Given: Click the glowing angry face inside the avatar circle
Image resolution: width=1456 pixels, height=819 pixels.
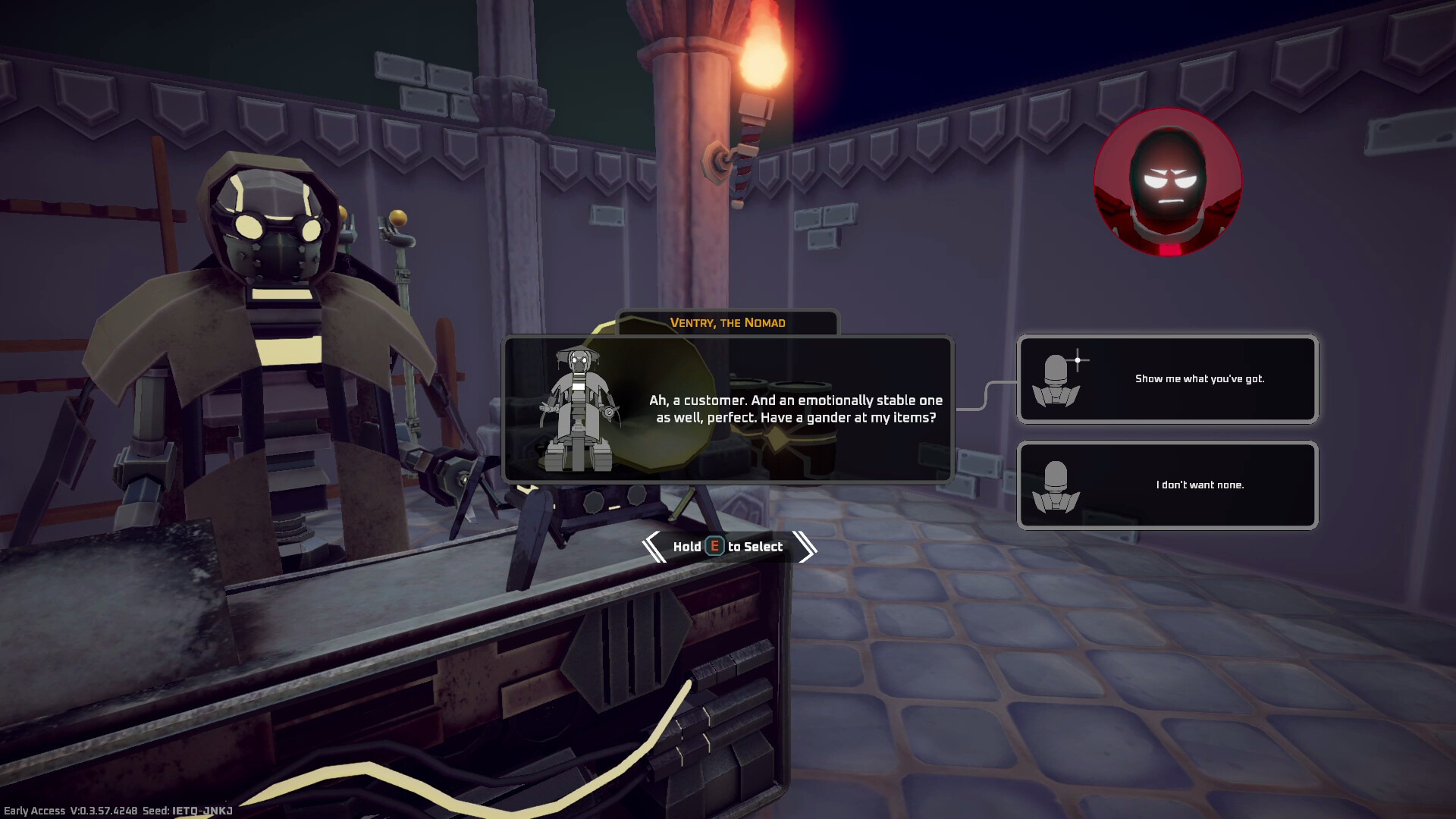Looking at the screenshot, I should click(x=1171, y=190).
